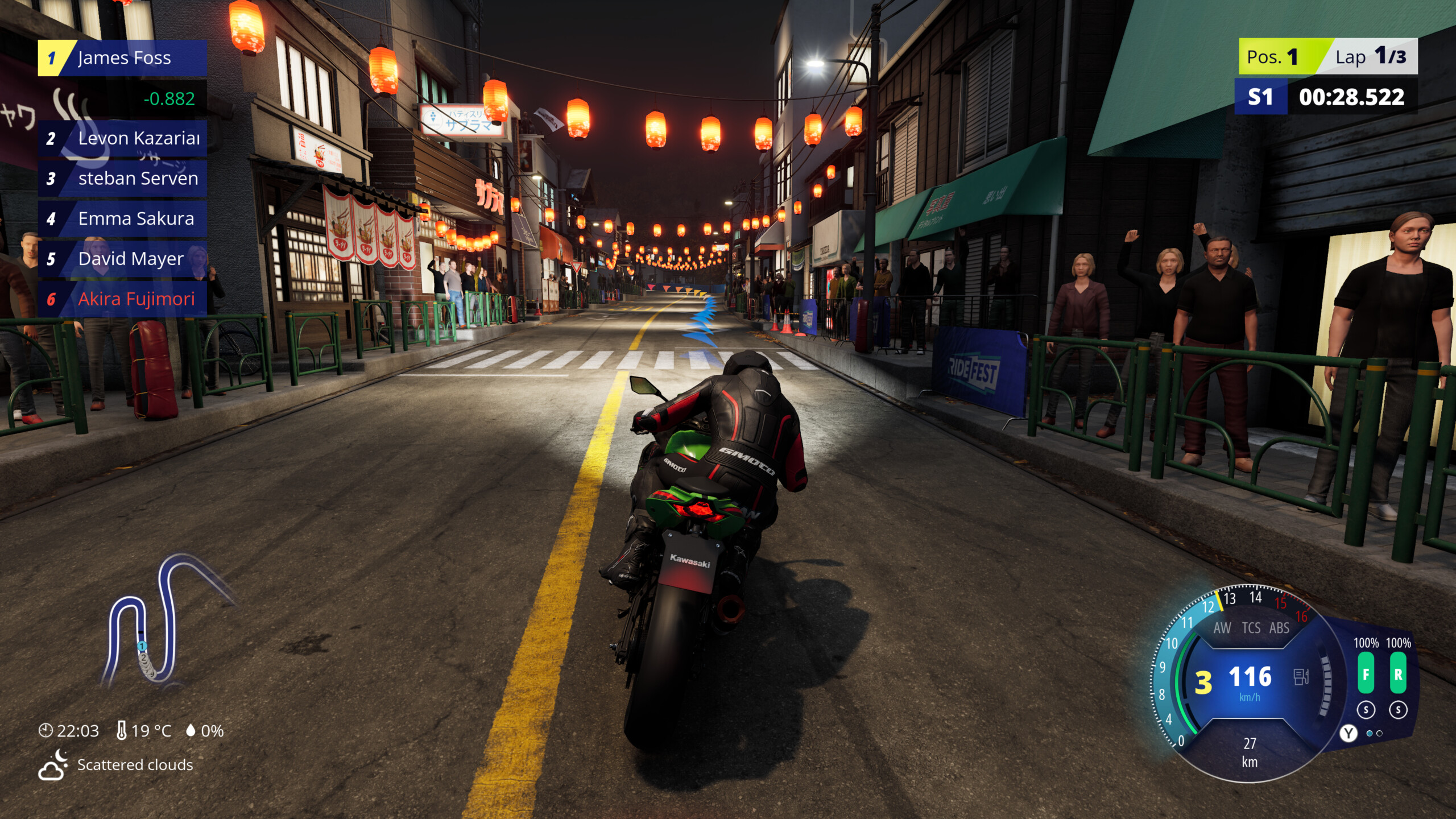Image resolution: width=1456 pixels, height=819 pixels.
Task: Toggle the TCS traction control indicator
Action: (x=1252, y=628)
